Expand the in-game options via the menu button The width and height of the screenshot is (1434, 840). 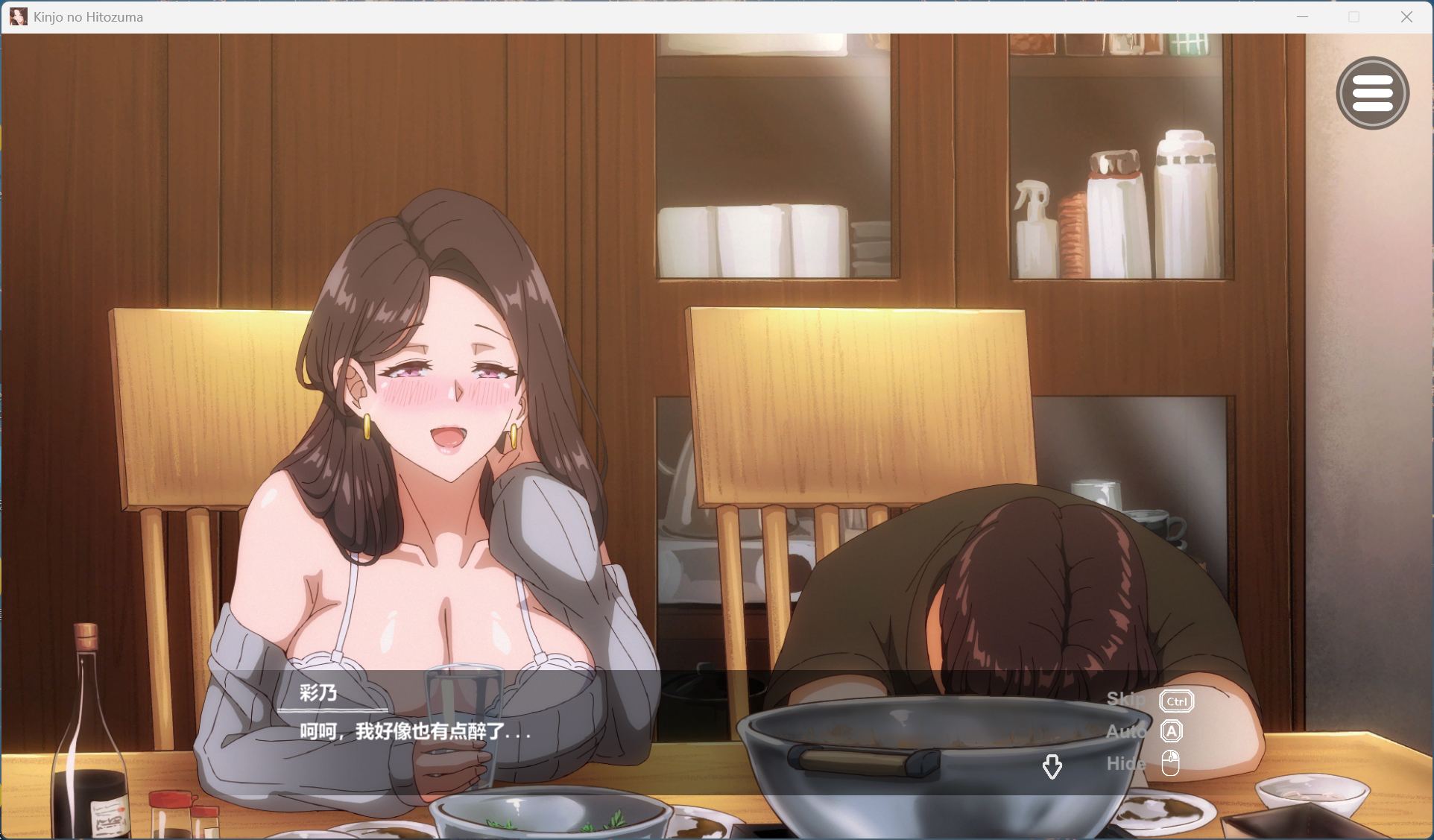[1374, 93]
